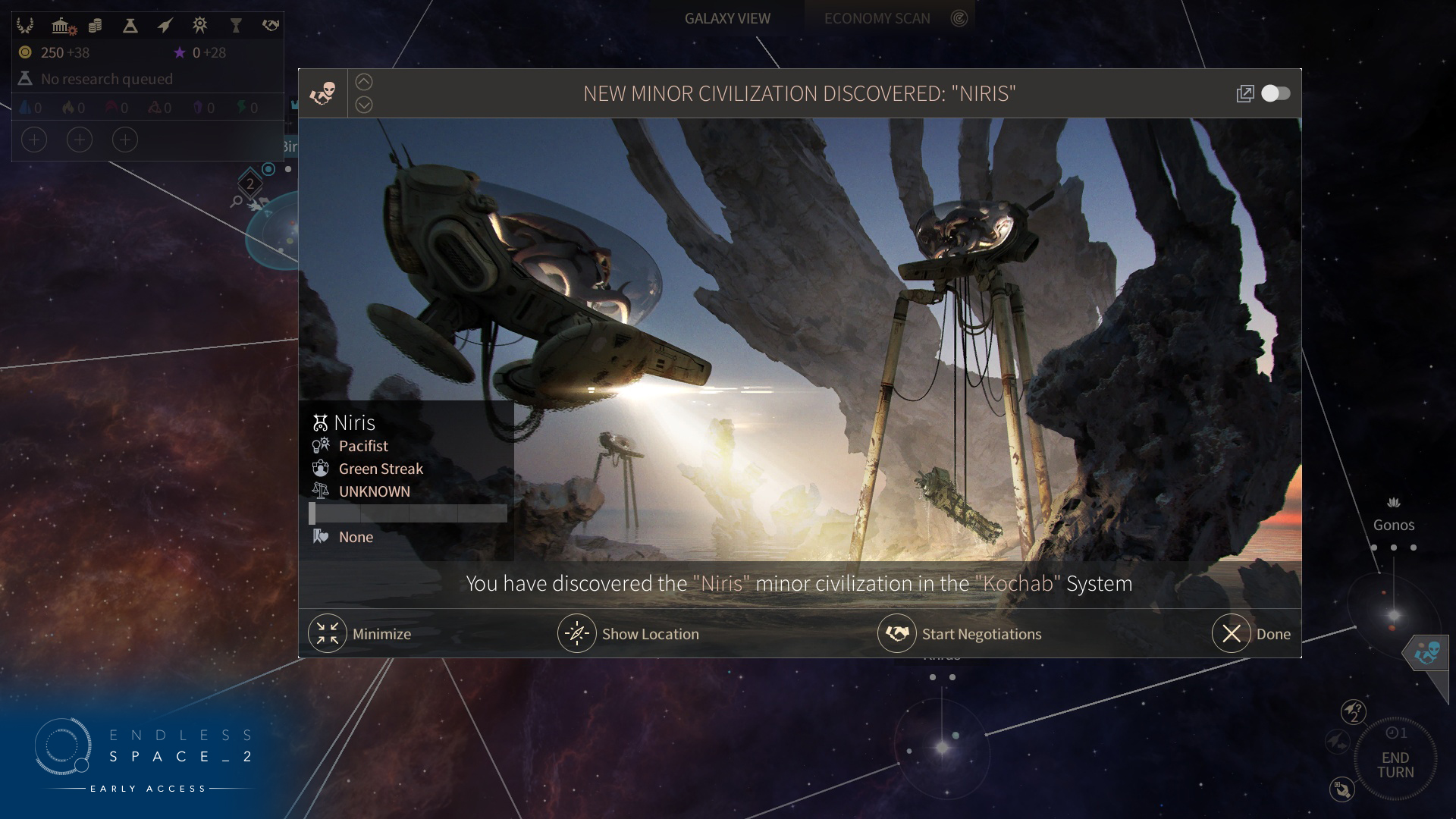Click the pop-out window icon in header
The image size is (1456, 819).
(1244, 93)
